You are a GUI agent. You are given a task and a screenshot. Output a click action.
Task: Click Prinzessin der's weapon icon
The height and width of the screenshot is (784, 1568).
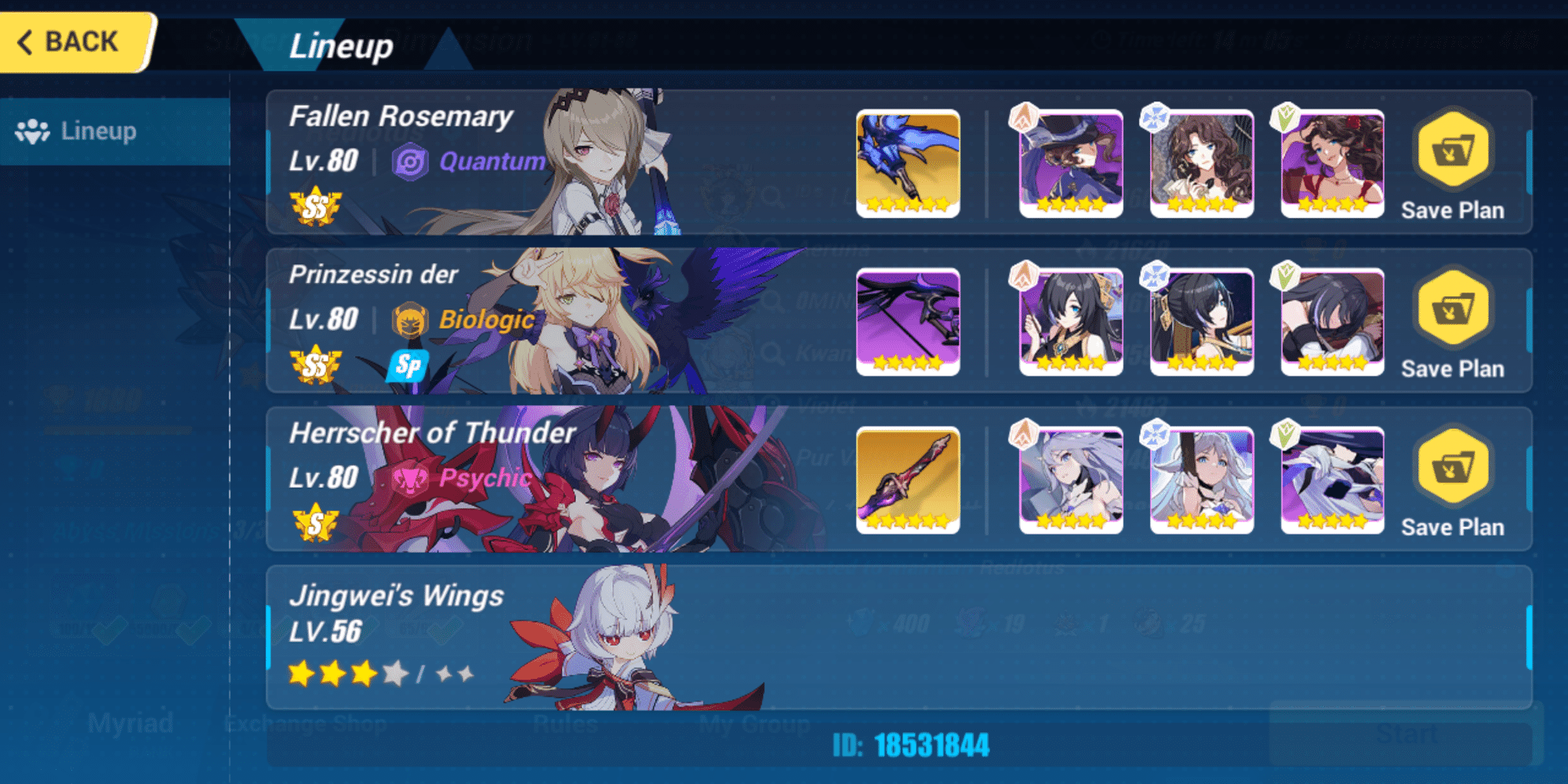tap(908, 320)
